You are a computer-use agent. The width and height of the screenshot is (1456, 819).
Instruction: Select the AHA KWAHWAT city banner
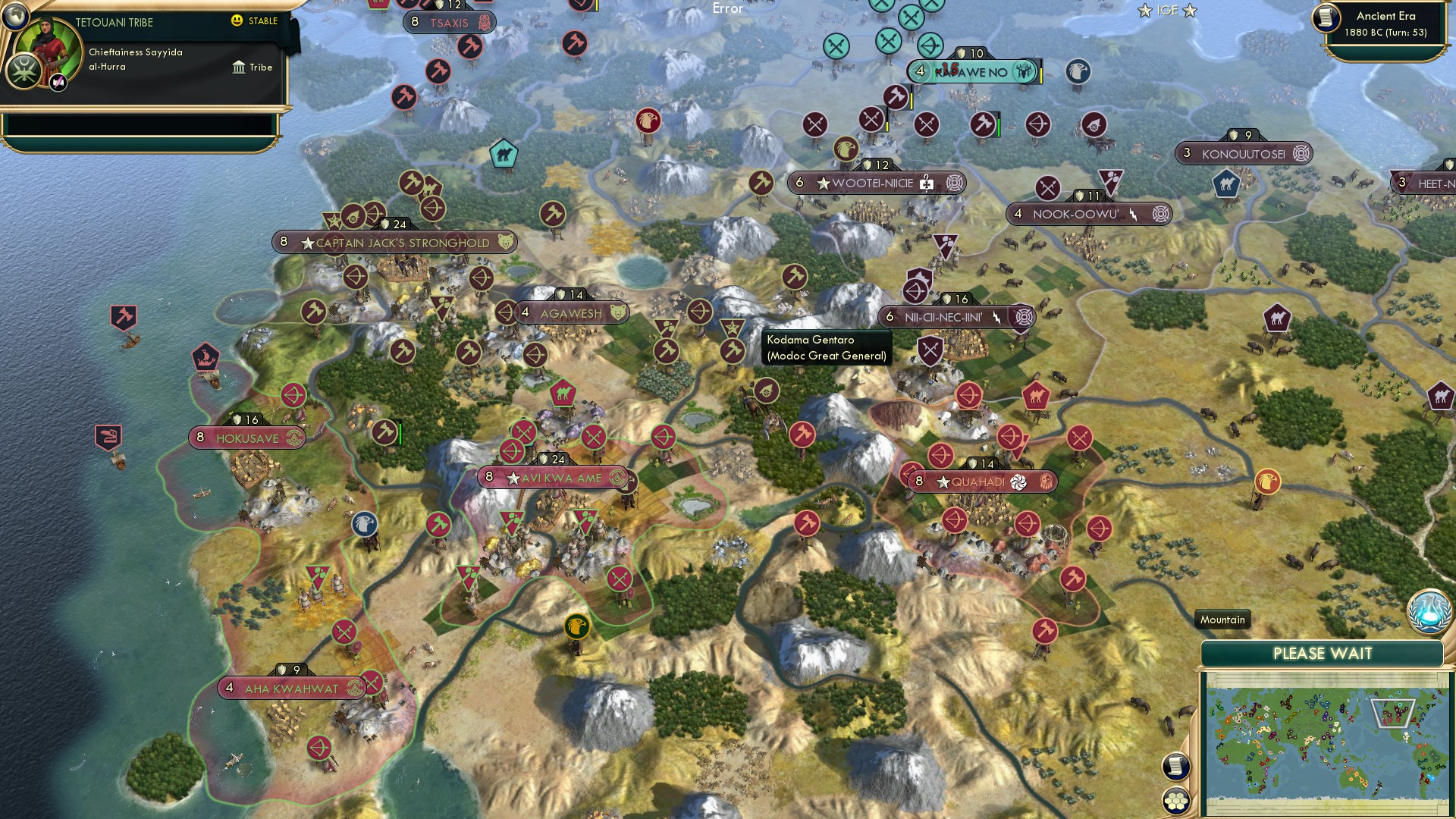point(287,688)
